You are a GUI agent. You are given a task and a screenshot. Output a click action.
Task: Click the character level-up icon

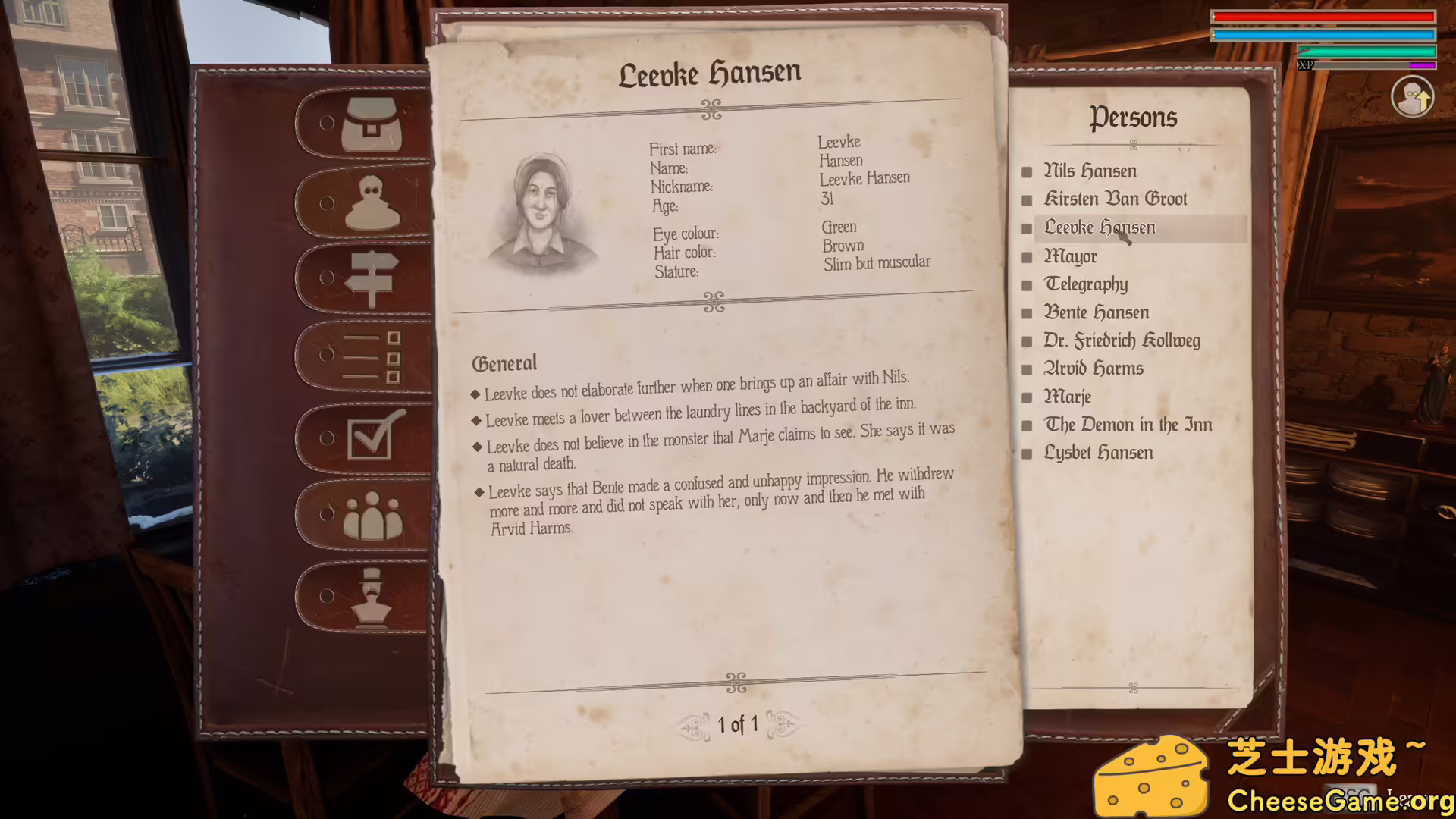(1412, 98)
